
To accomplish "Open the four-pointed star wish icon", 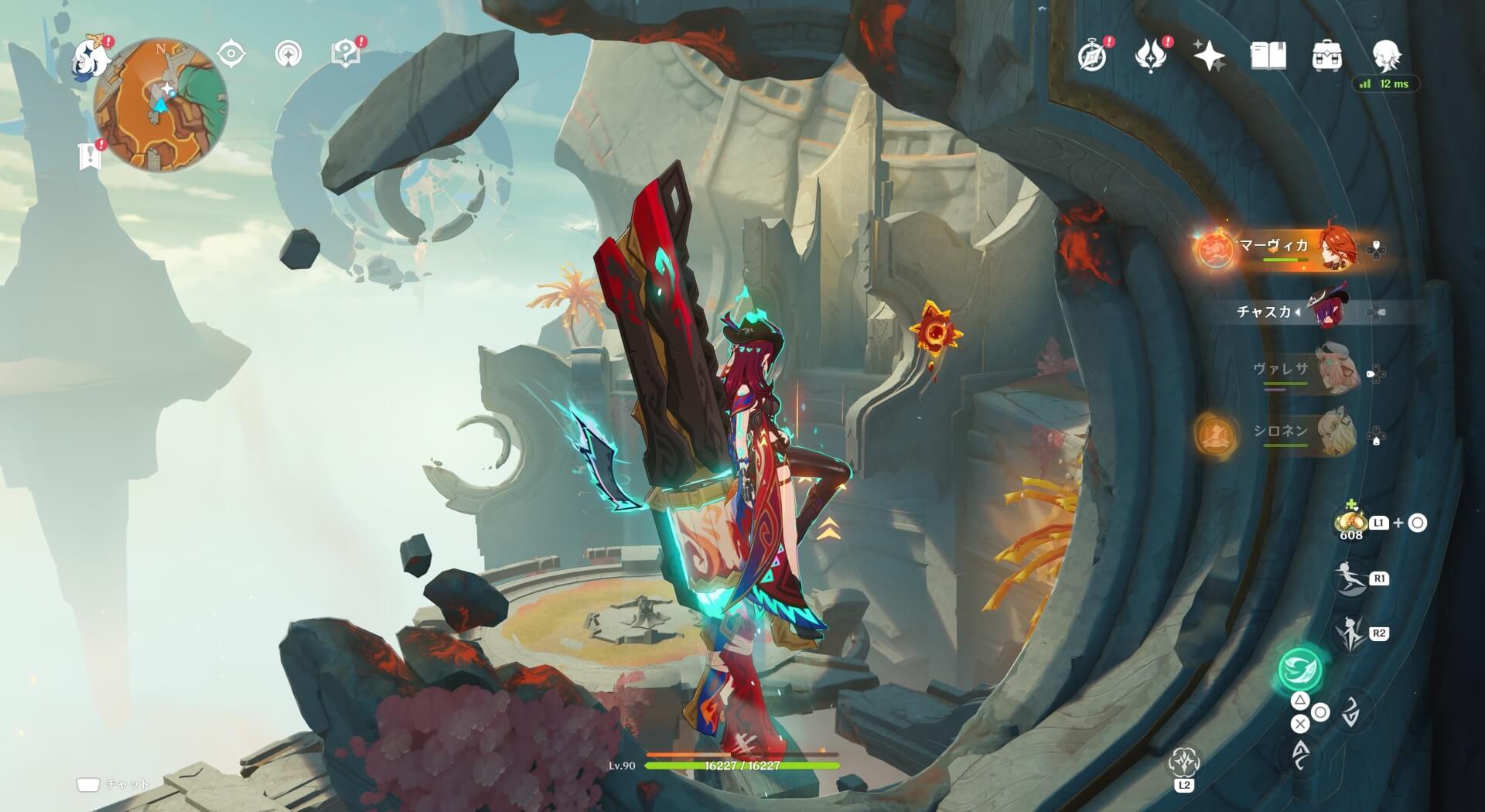I will (1209, 56).
